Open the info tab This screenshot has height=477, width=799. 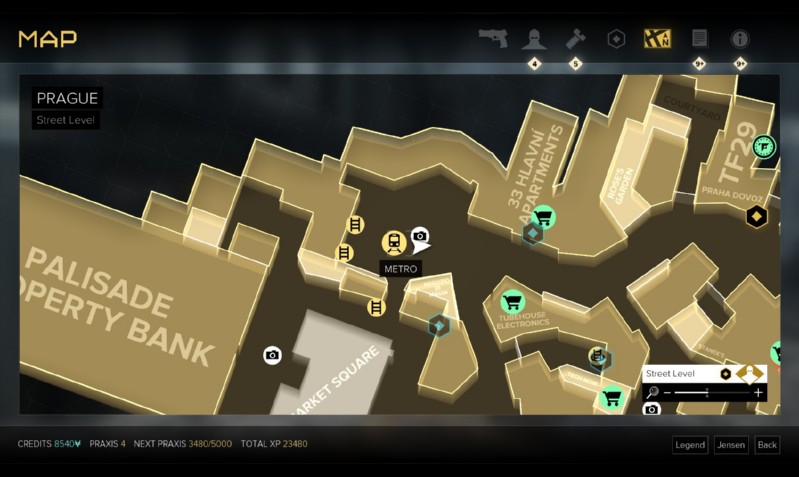[x=740, y=39]
